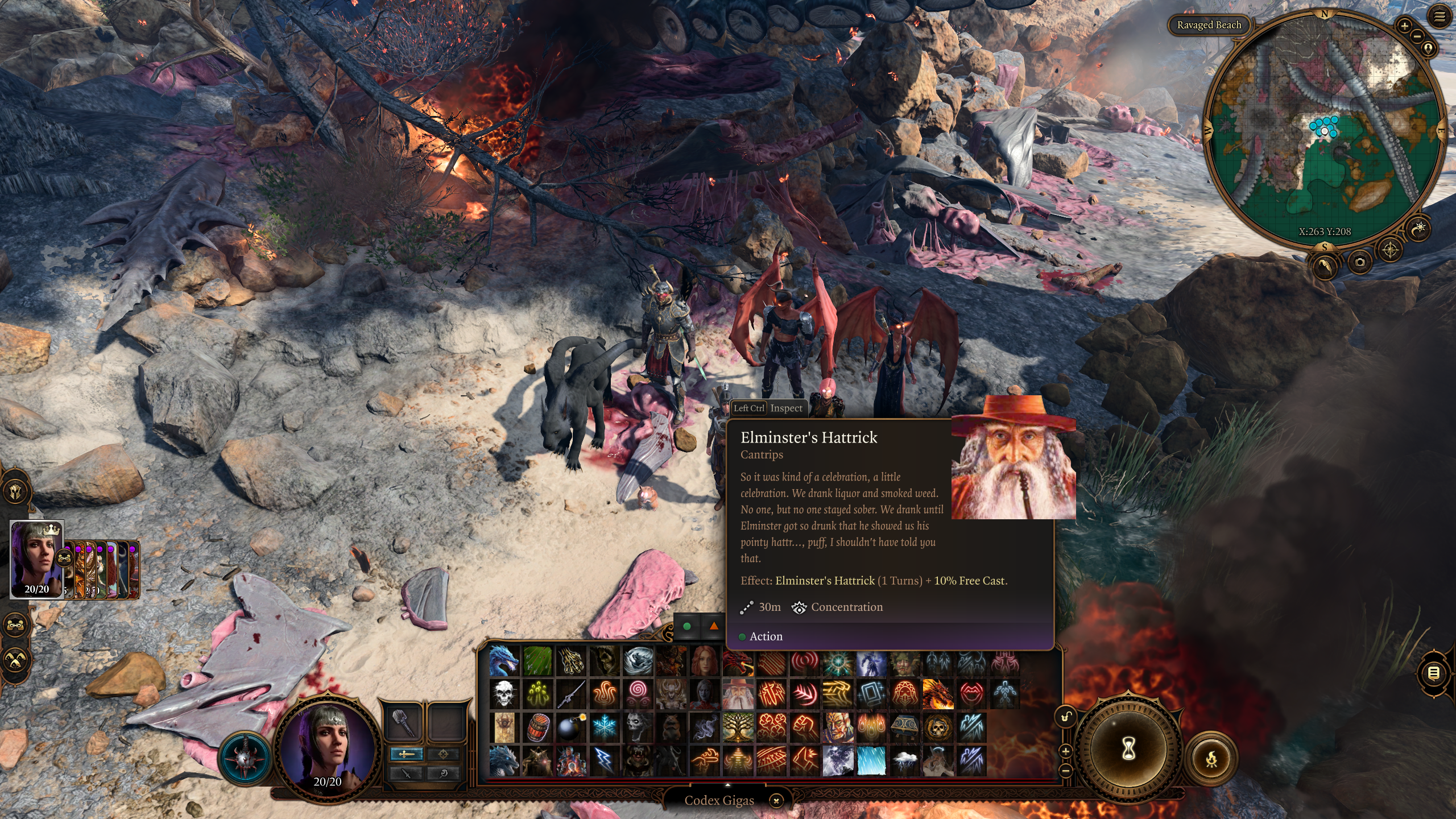The image size is (1456, 819).
Task: Select the white skull ability icon
Action: point(504,694)
